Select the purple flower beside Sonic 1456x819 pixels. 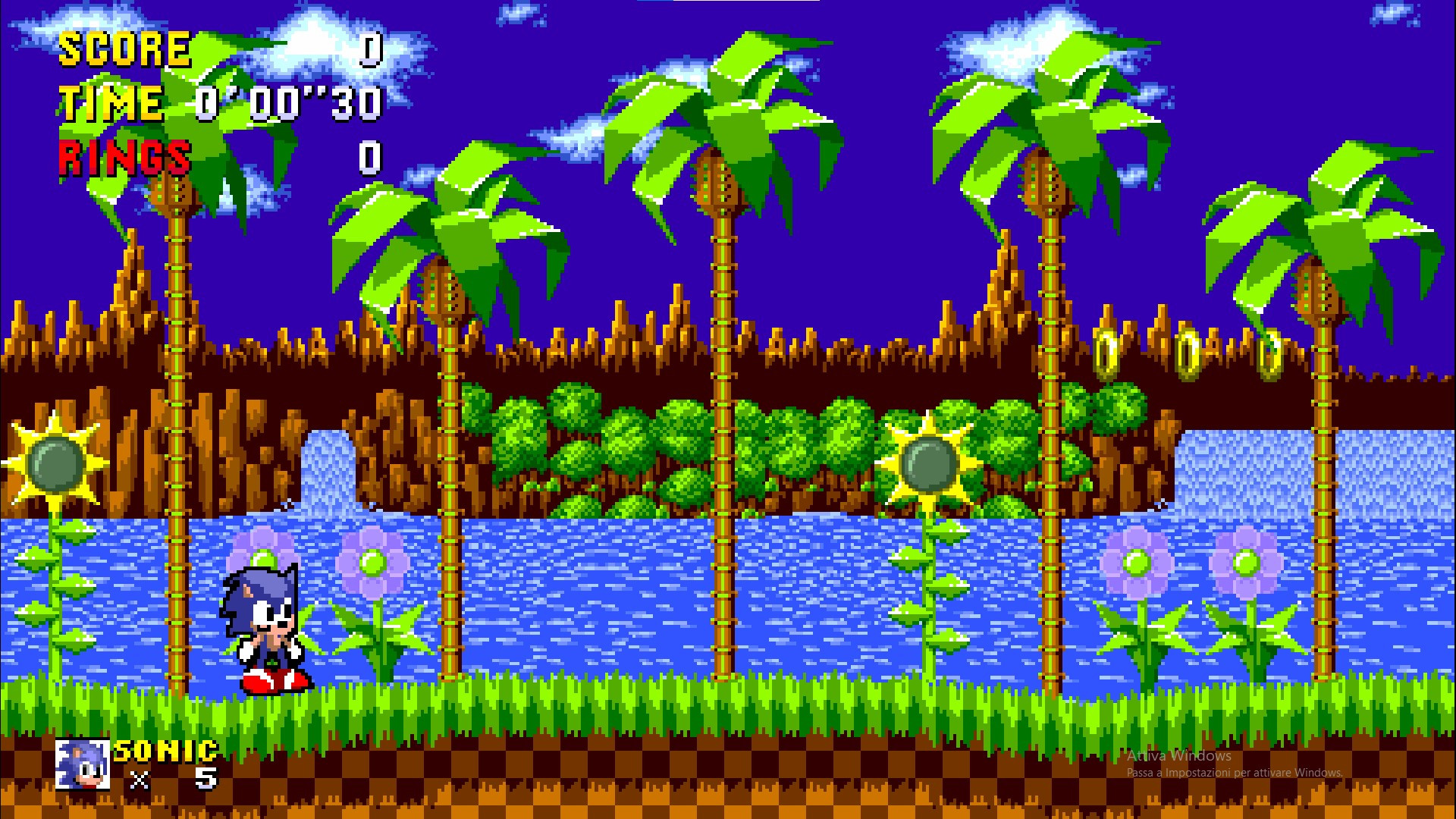[372, 561]
